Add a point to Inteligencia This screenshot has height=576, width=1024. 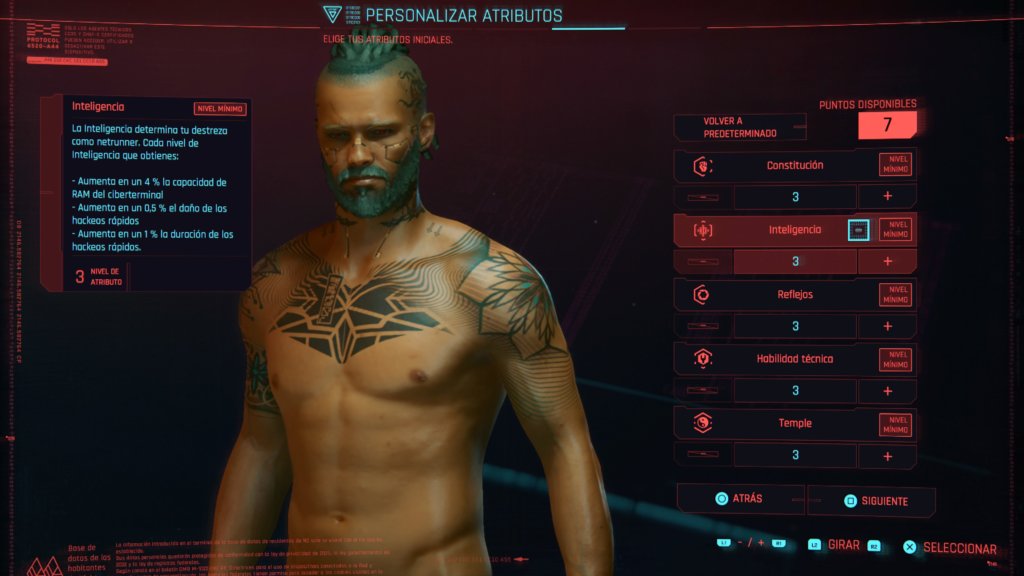(x=887, y=262)
